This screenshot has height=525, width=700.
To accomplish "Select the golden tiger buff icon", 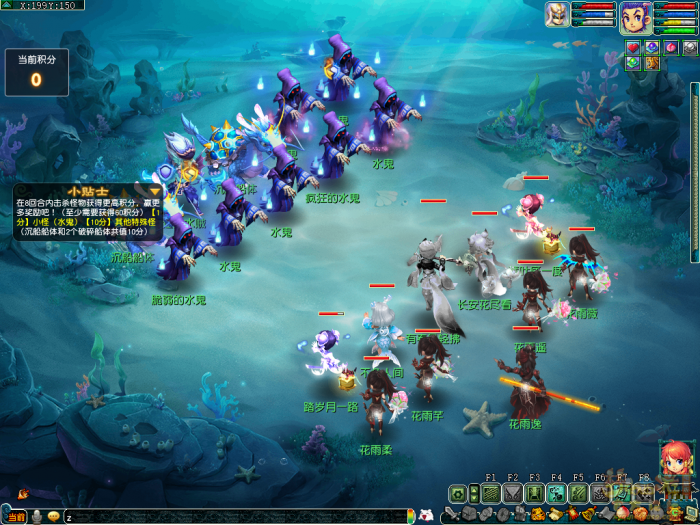I will pos(652,63).
